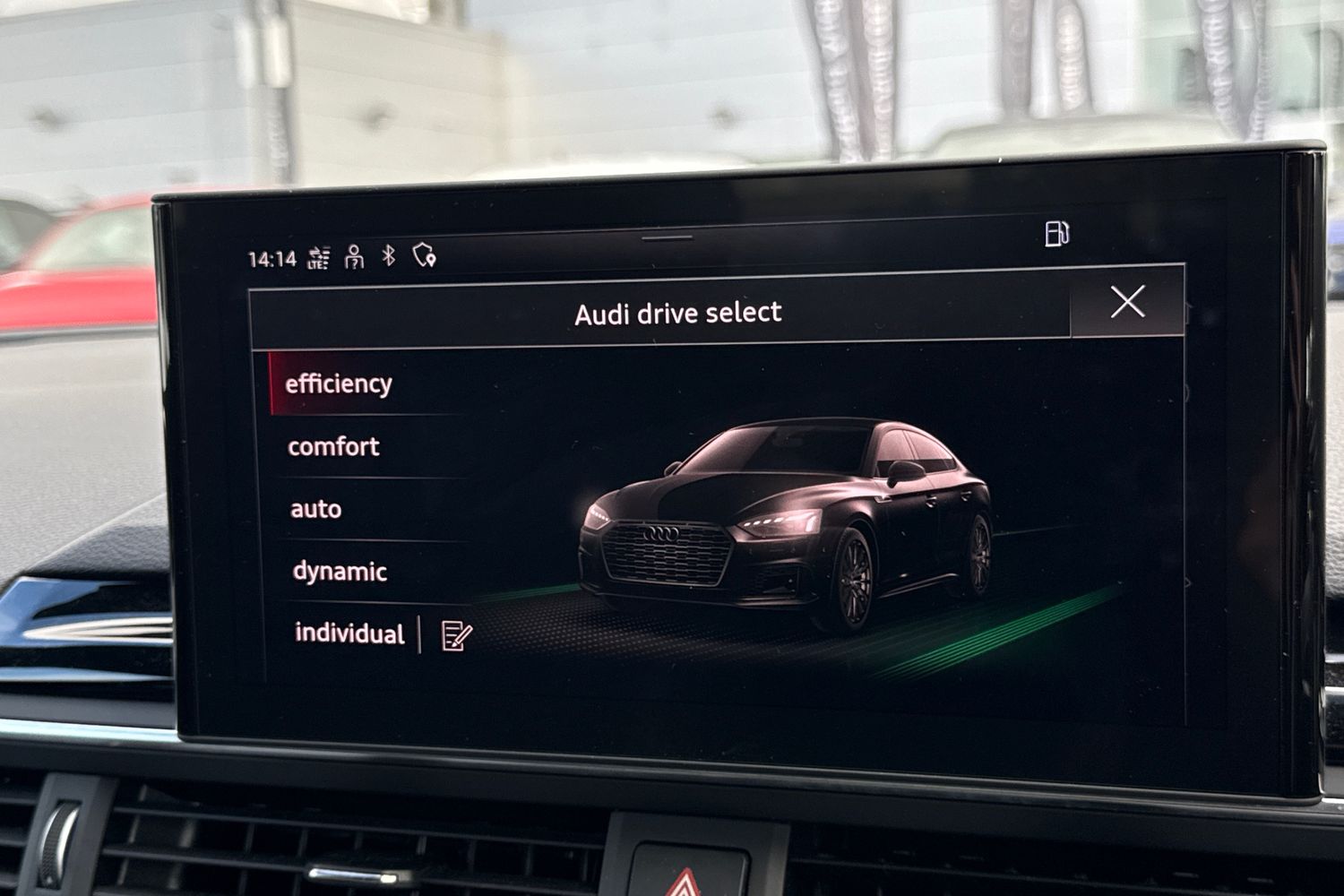Tap the Bluetooth status icon

387,256
